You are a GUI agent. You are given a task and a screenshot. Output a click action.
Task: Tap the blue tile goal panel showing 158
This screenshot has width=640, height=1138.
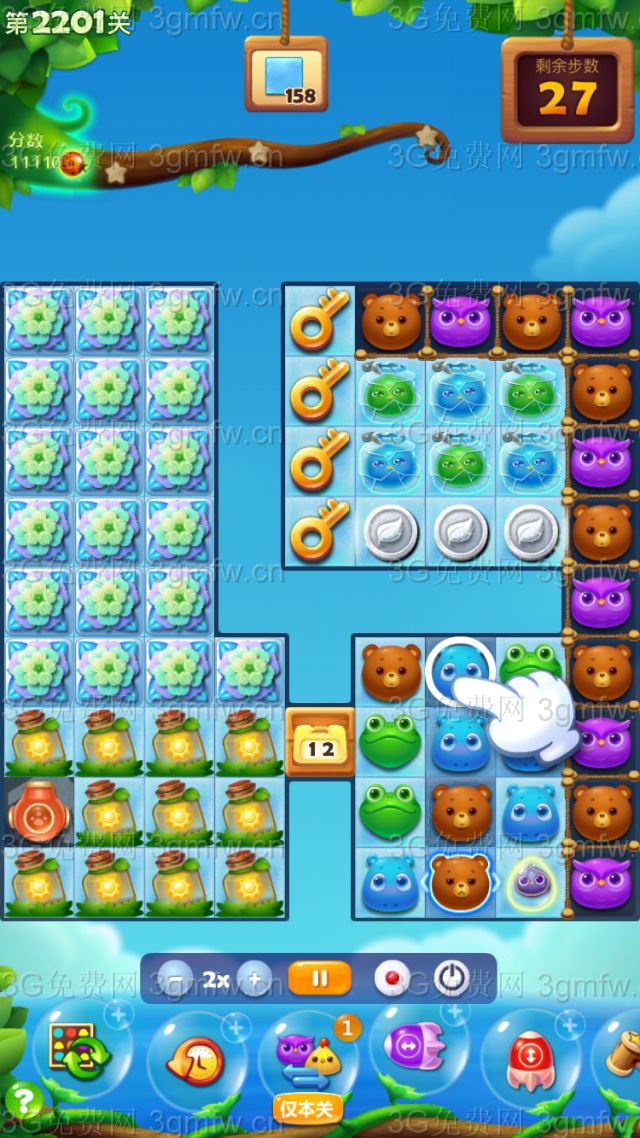point(286,75)
